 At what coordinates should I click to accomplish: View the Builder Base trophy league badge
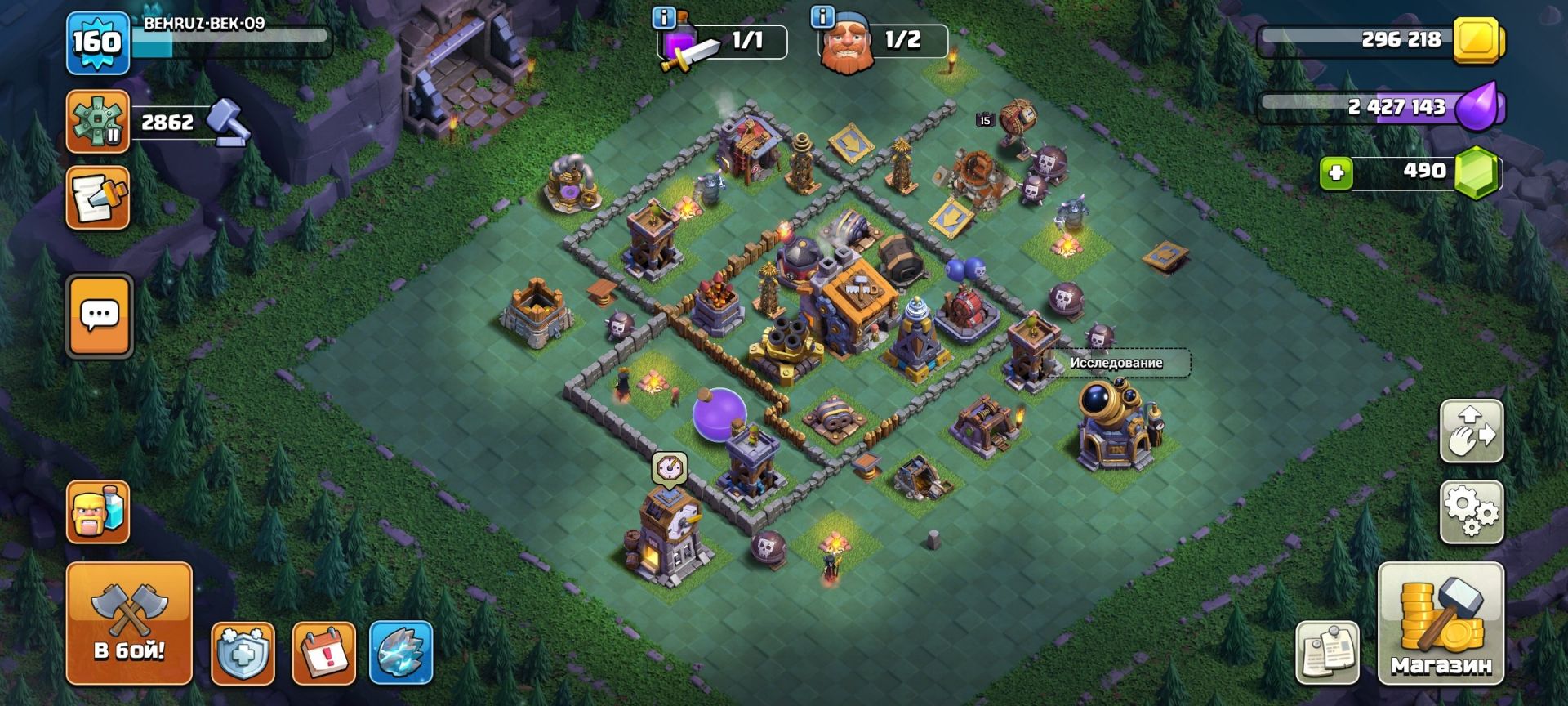[98, 122]
